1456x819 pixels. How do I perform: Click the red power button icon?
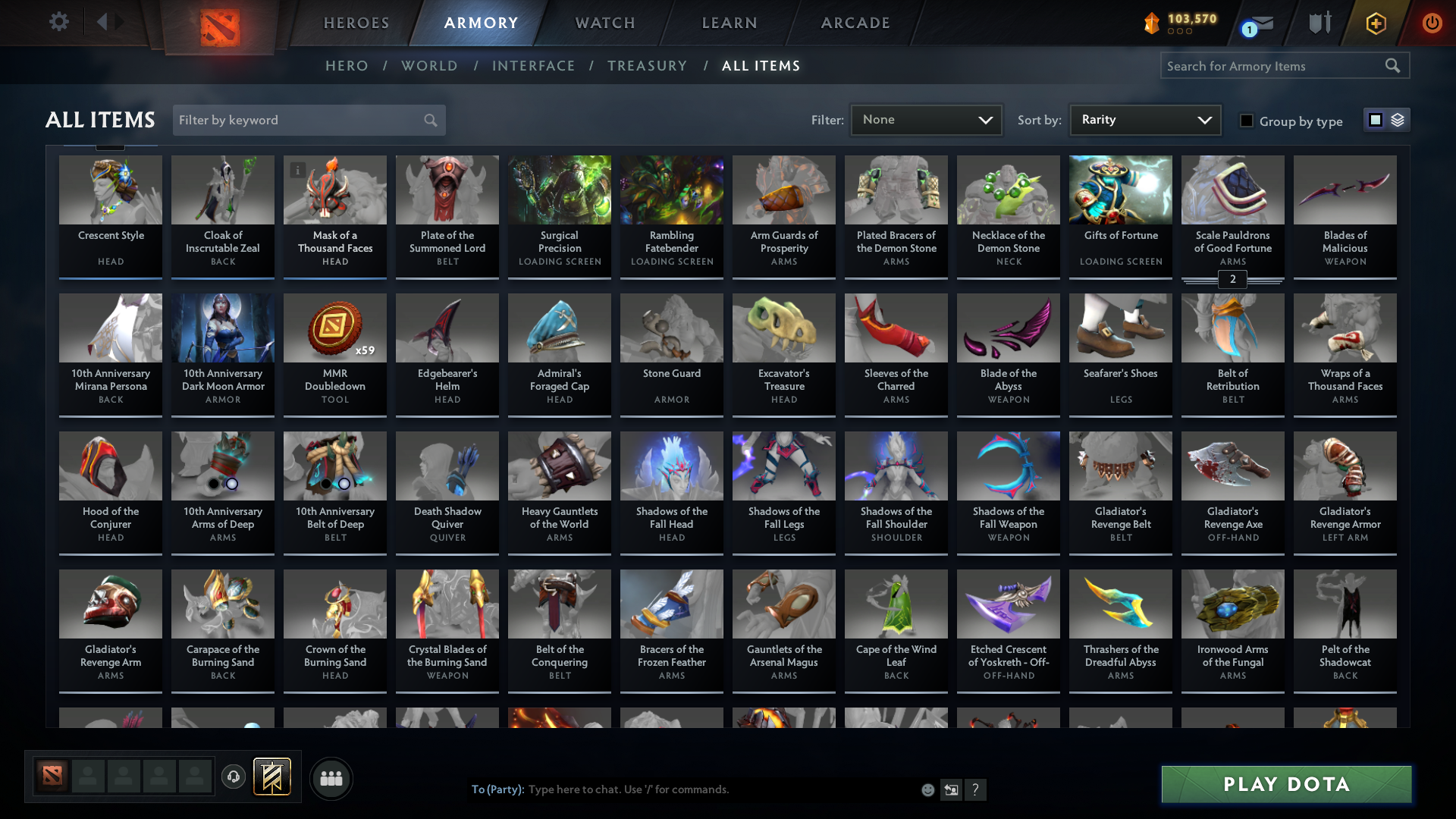pos(1432,23)
